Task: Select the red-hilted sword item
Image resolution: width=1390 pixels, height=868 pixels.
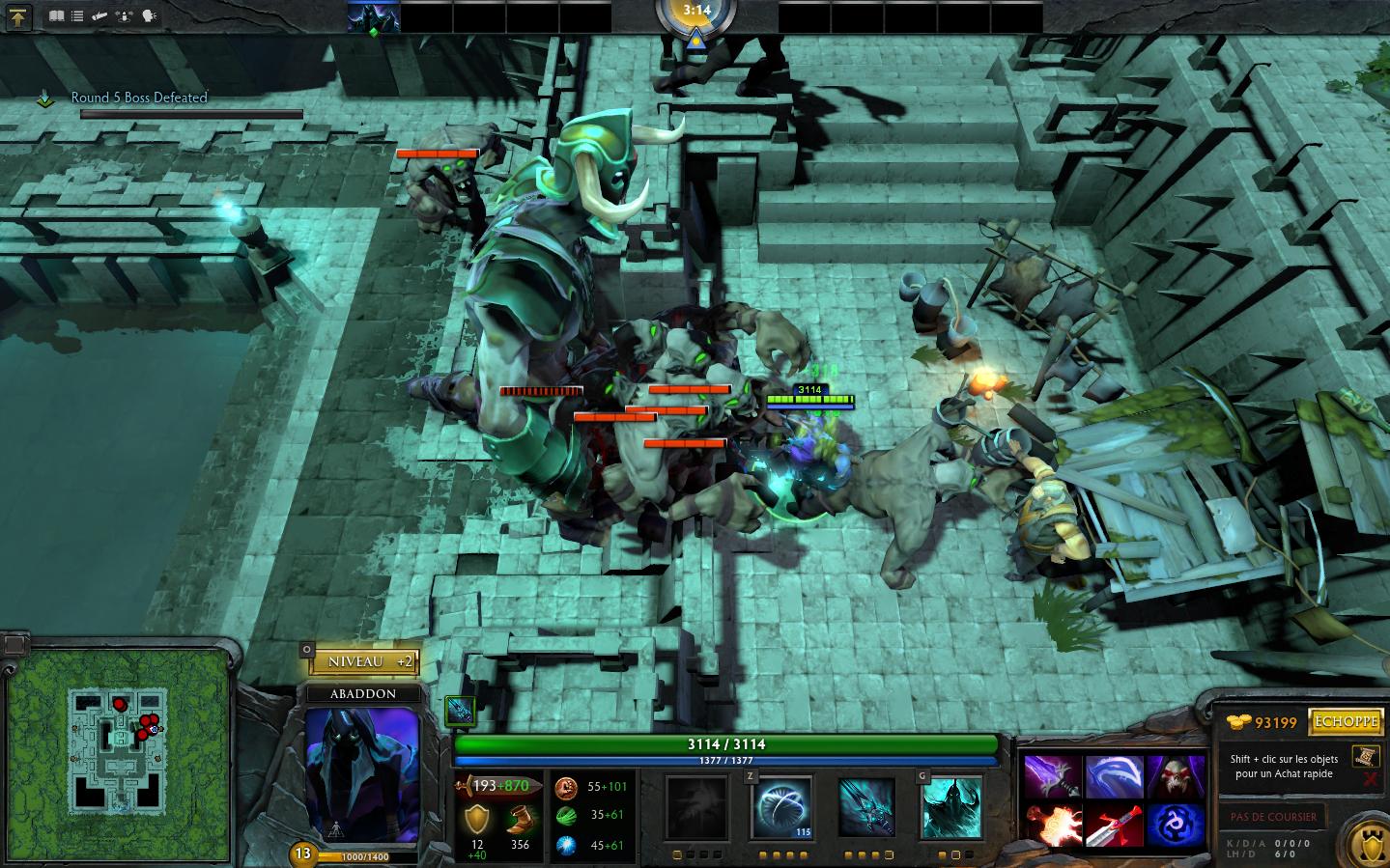Action: (1114, 826)
